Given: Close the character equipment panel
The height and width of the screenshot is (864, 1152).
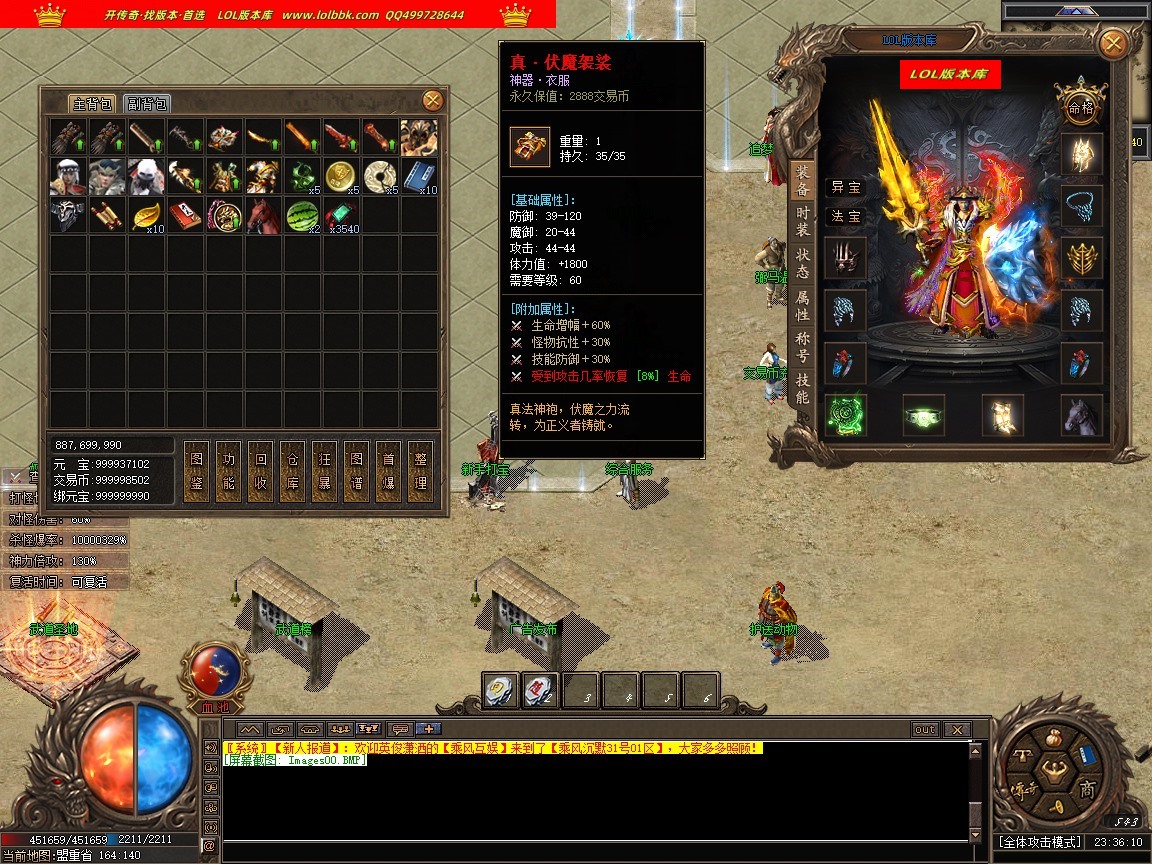Looking at the screenshot, I should (x=1112, y=43).
